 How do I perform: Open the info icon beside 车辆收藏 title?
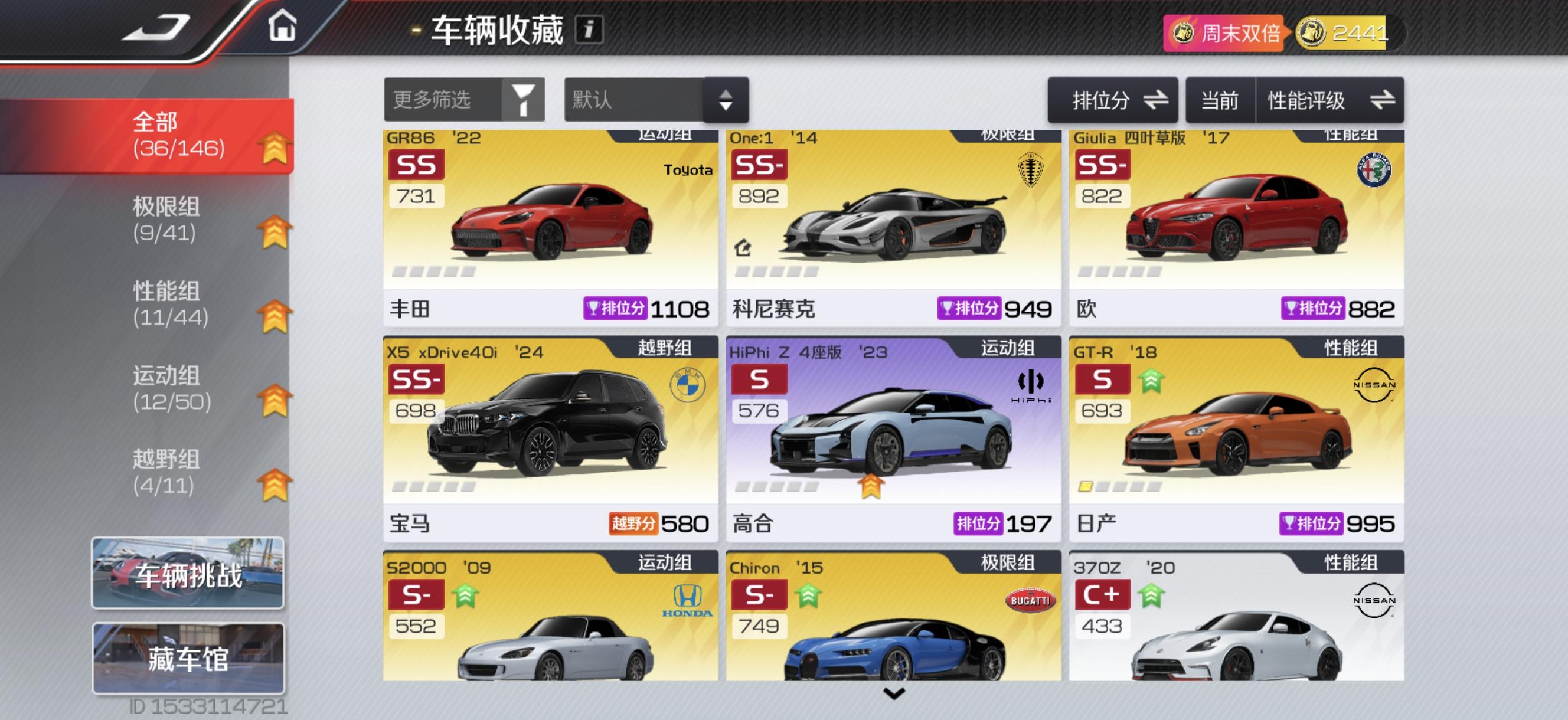click(x=589, y=28)
